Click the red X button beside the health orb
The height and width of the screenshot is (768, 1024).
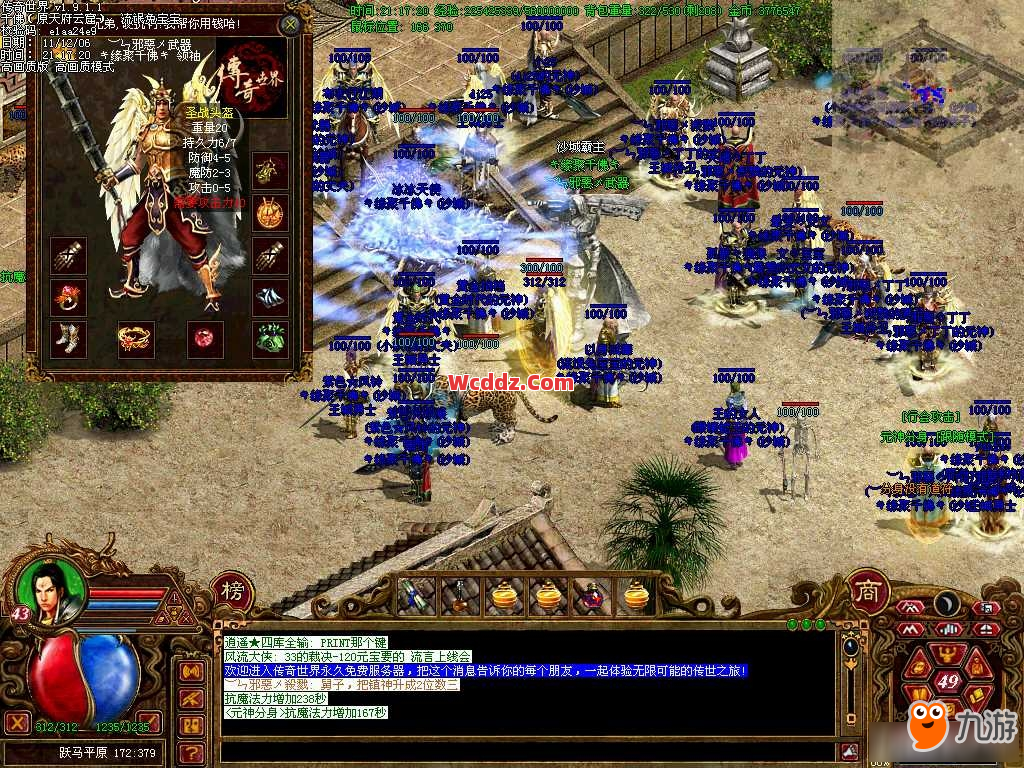[17, 722]
